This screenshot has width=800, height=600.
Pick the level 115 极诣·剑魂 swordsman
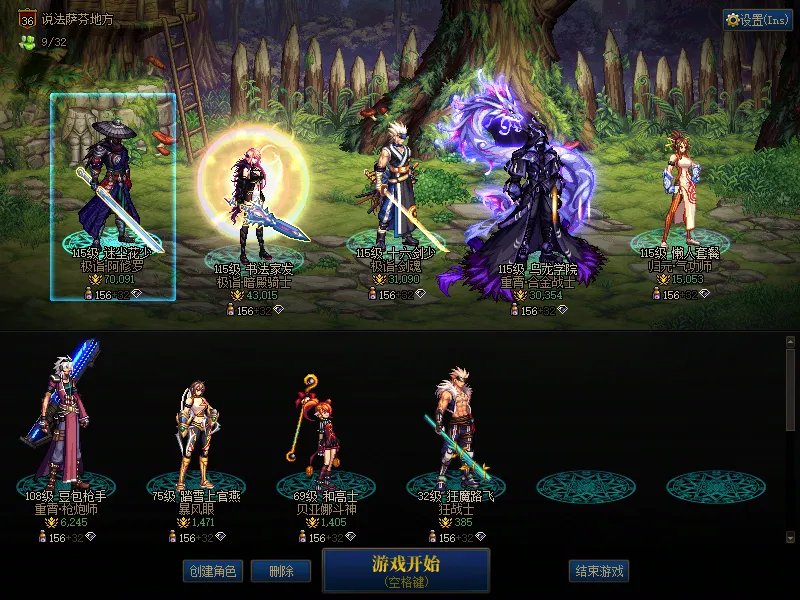[395, 195]
